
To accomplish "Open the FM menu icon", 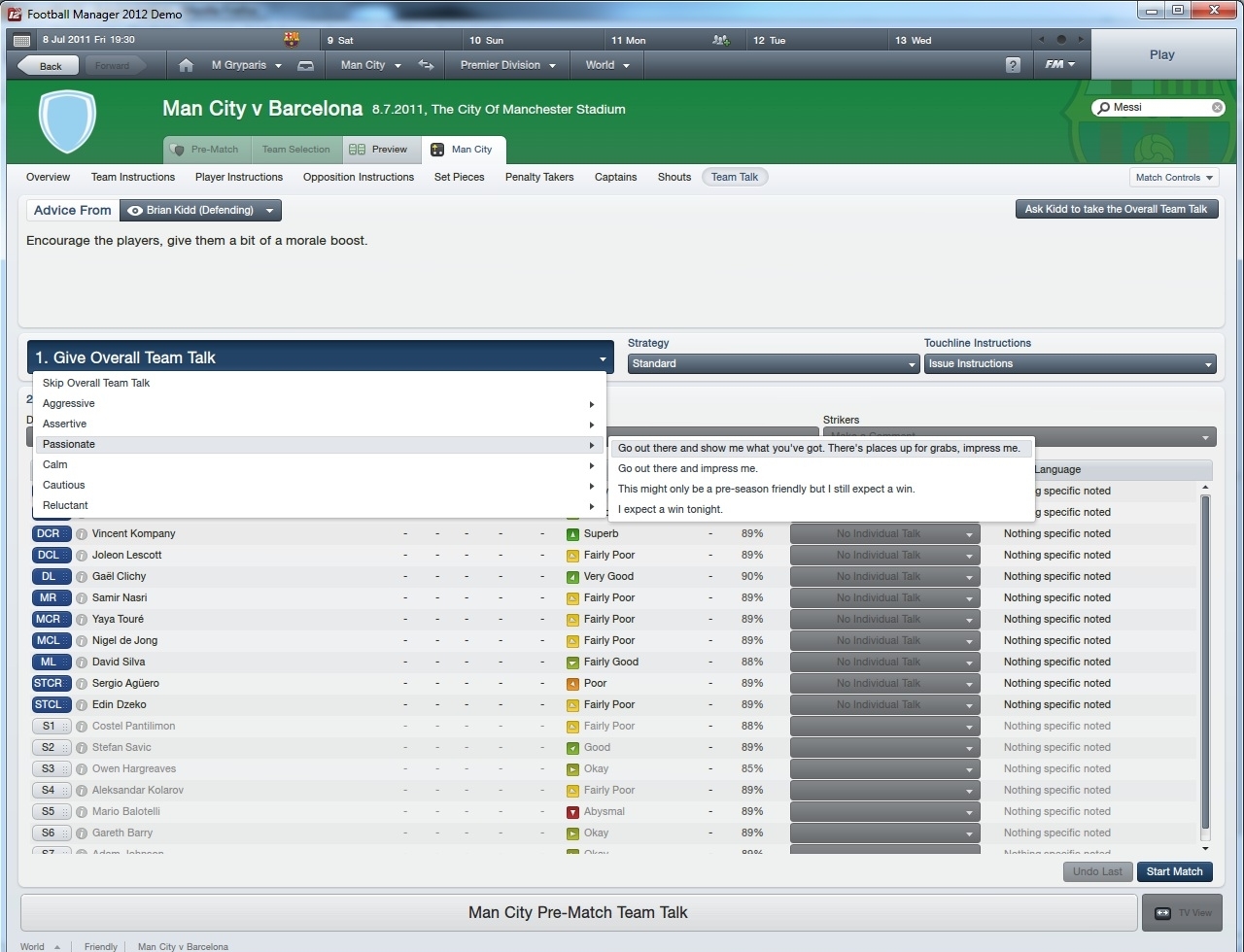I will [x=1057, y=64].
